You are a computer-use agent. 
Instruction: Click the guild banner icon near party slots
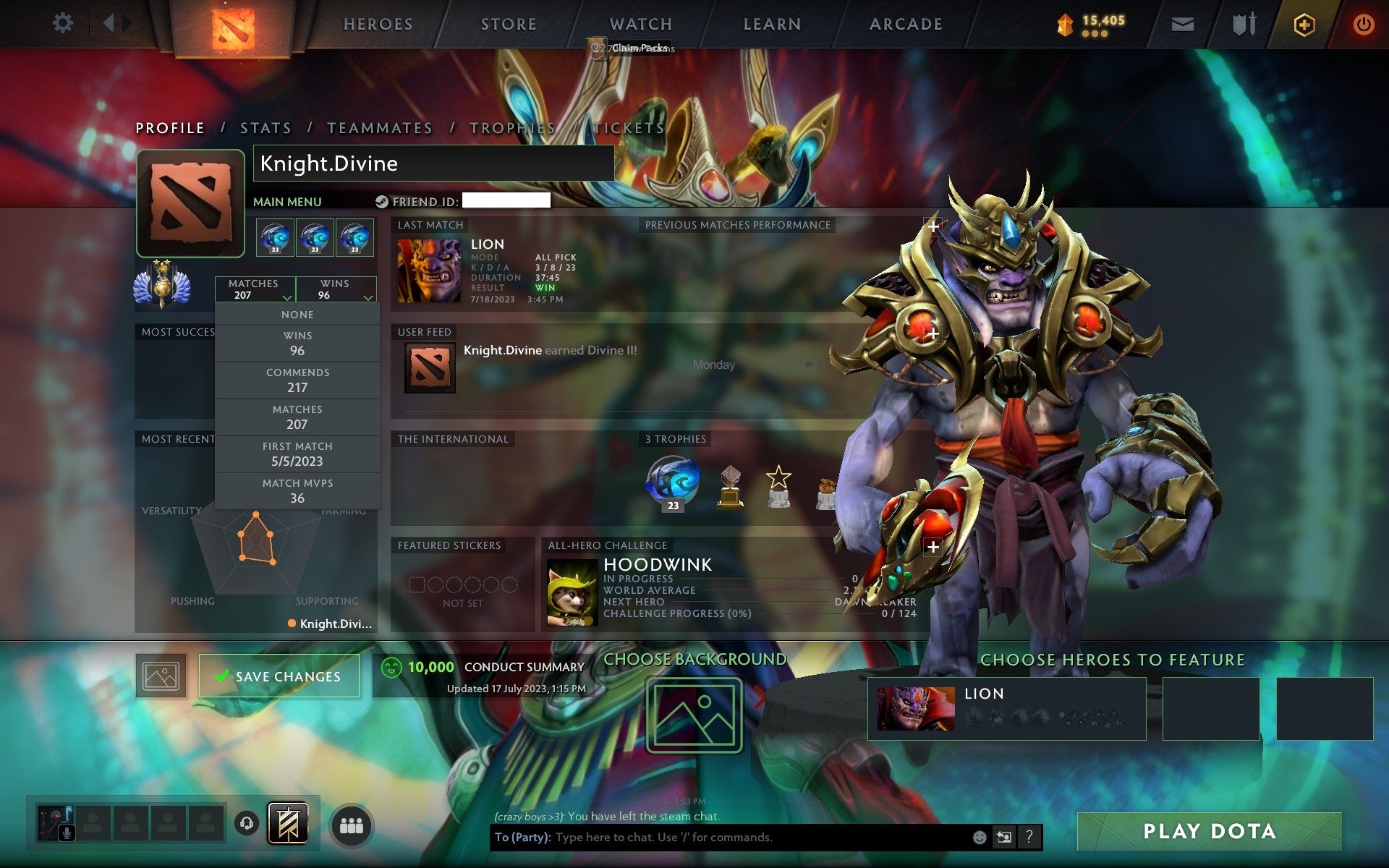[289, 822]
